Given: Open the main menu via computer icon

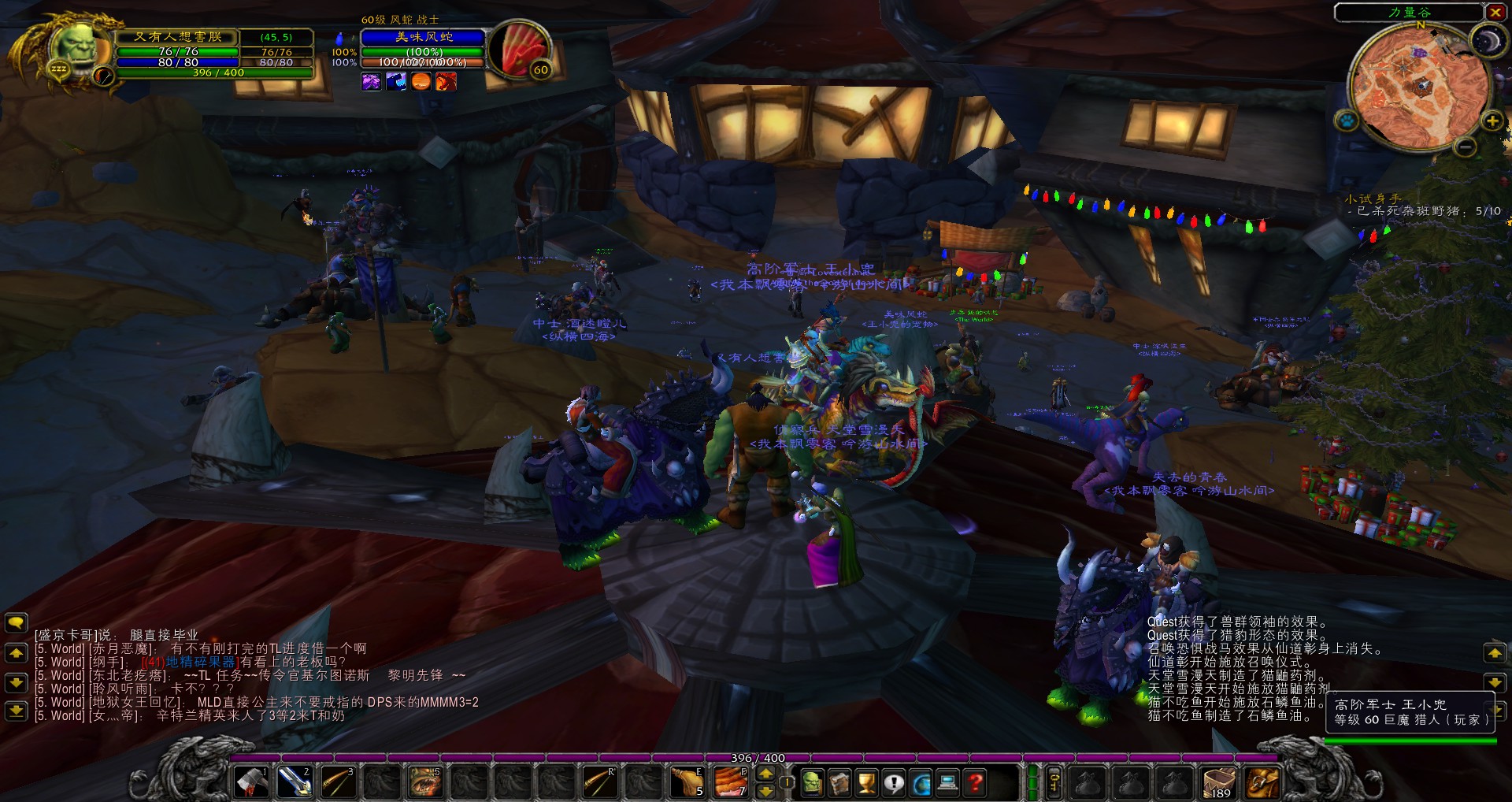Looking at the screenshot, I should 947,783.
